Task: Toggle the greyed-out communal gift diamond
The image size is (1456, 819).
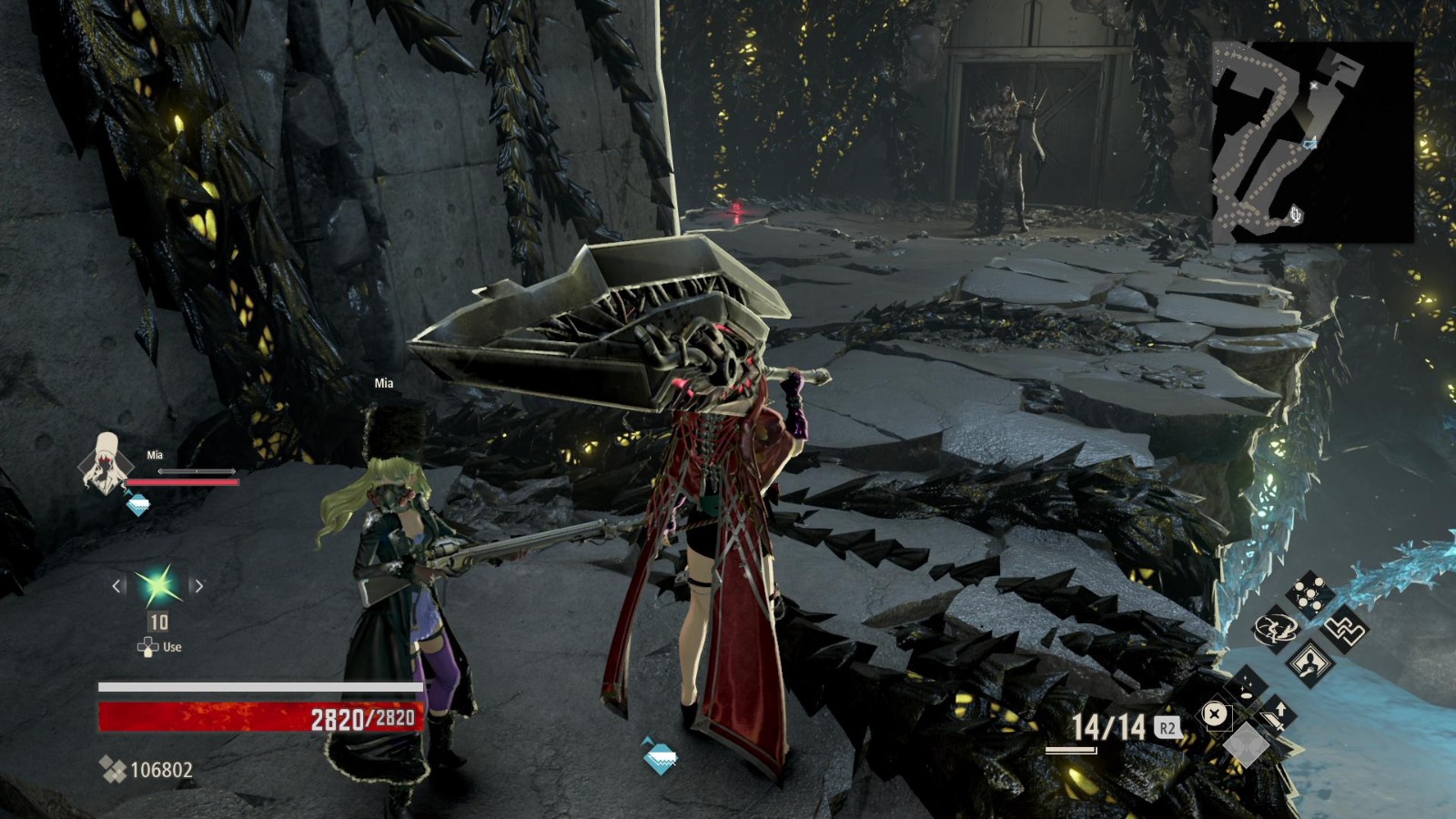Action: click(1248, 743)
